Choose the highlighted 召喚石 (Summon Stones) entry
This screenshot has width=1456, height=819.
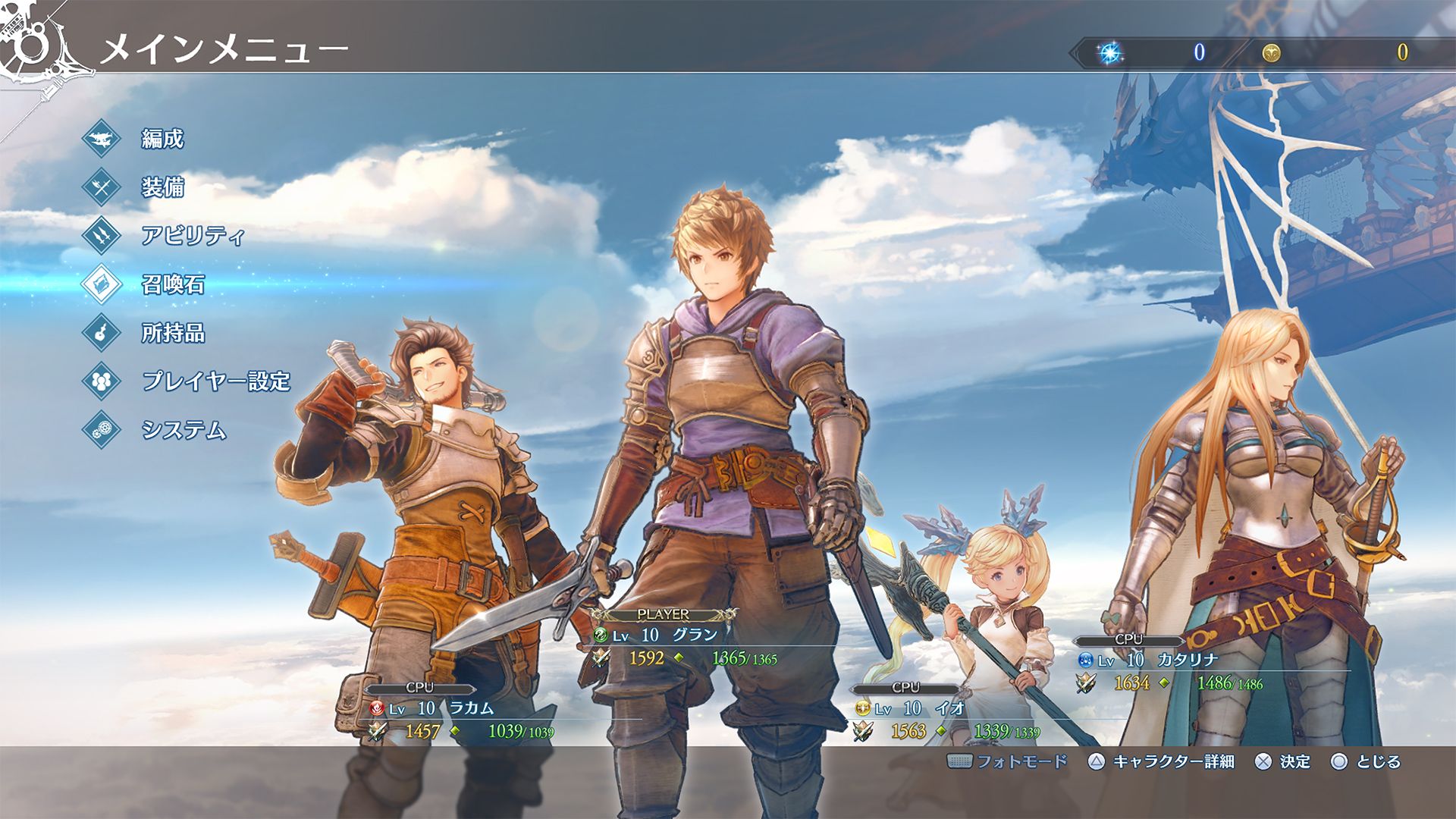pos(172,284)
